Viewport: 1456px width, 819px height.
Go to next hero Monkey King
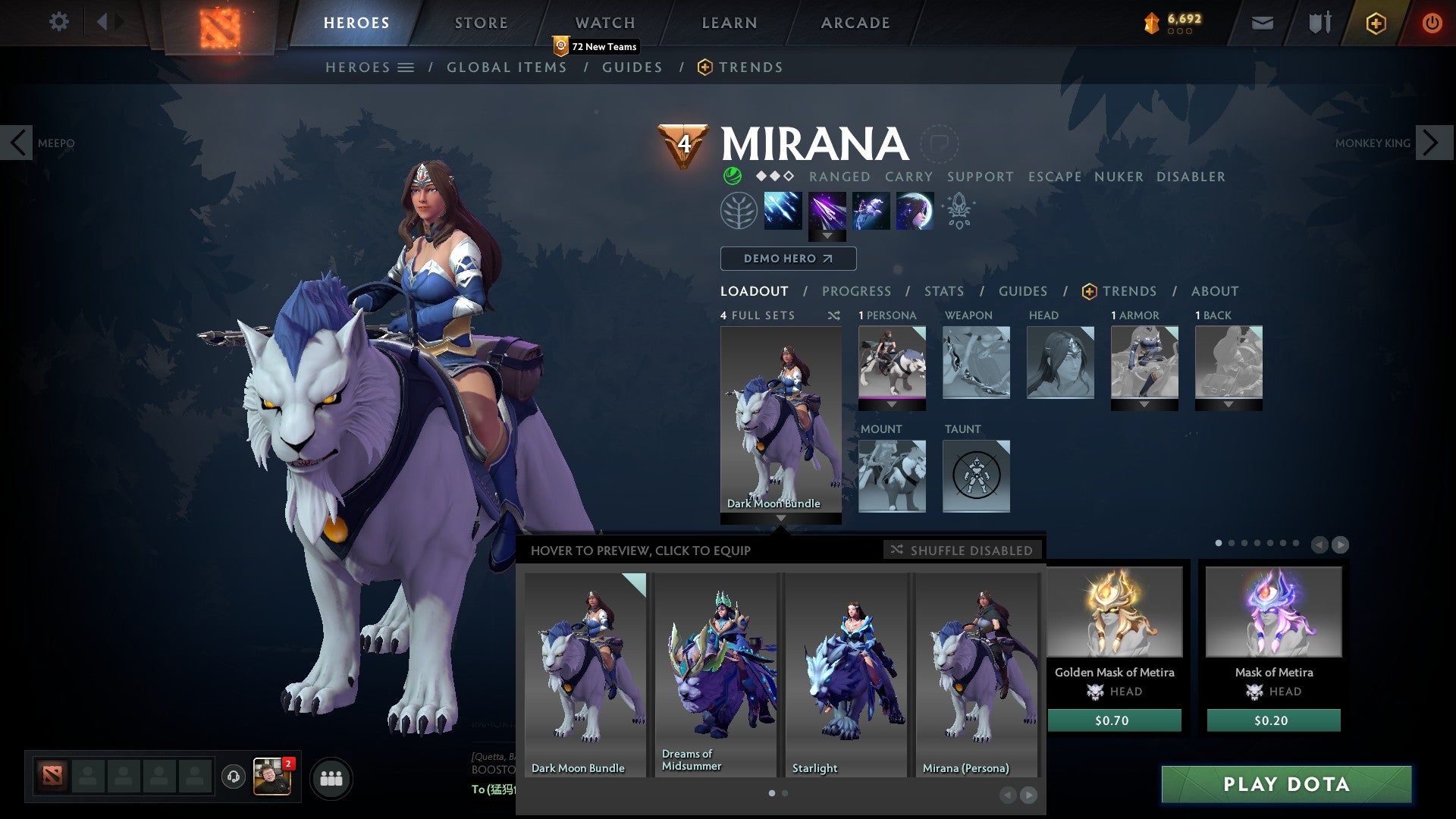coord(1431,143)
